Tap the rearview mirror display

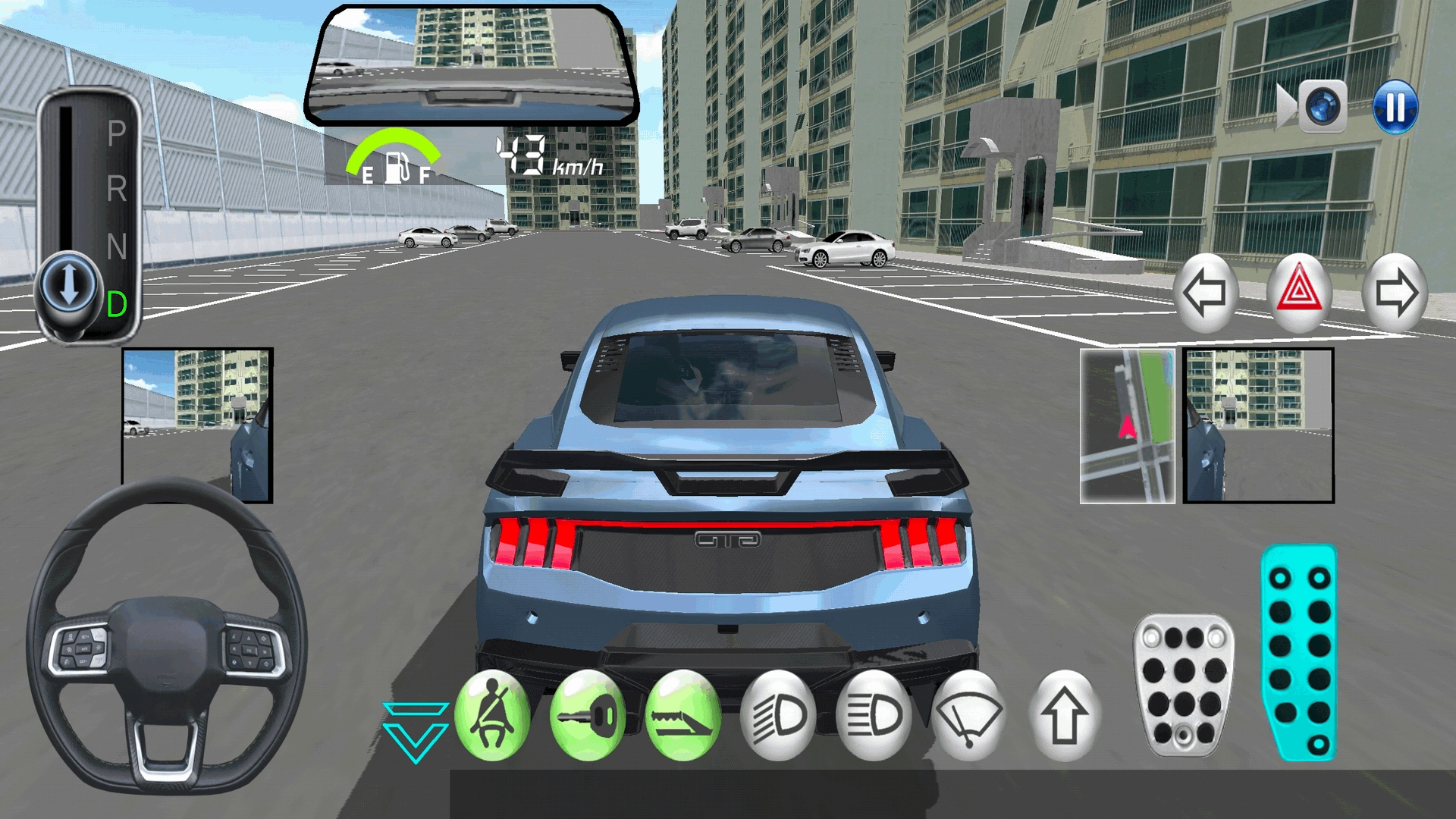472,67
